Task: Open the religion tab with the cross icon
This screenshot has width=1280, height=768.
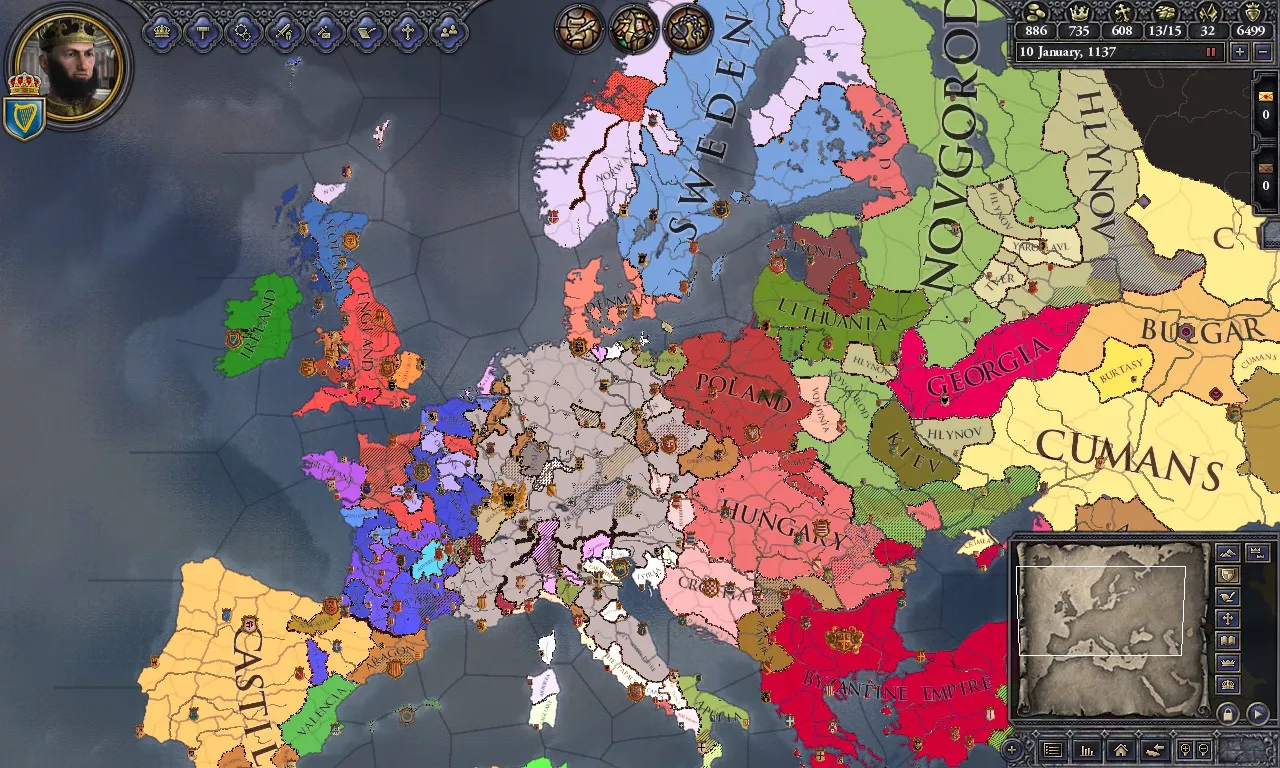Action: point(407,31)
